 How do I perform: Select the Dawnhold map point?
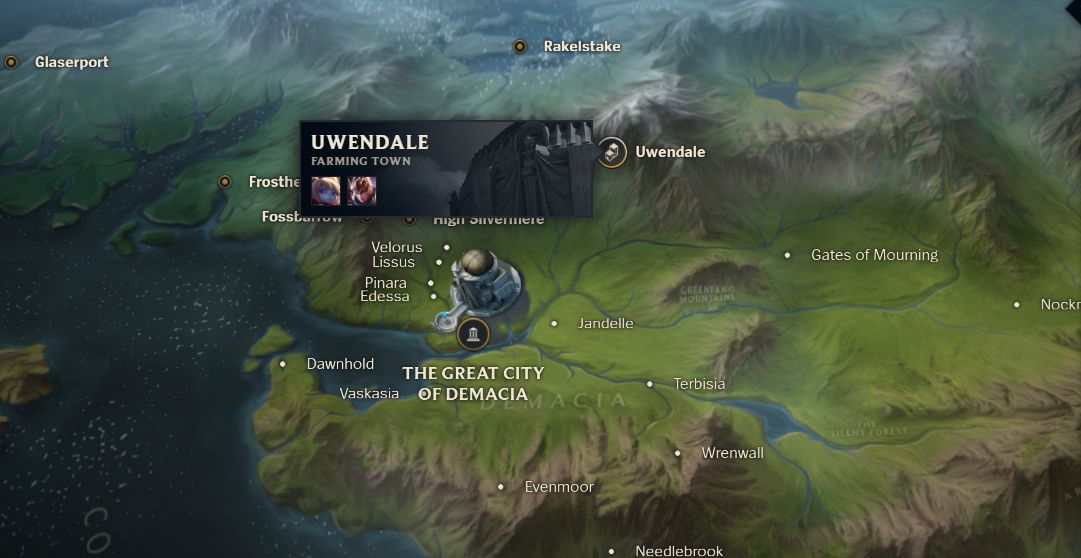pos(283,364)
